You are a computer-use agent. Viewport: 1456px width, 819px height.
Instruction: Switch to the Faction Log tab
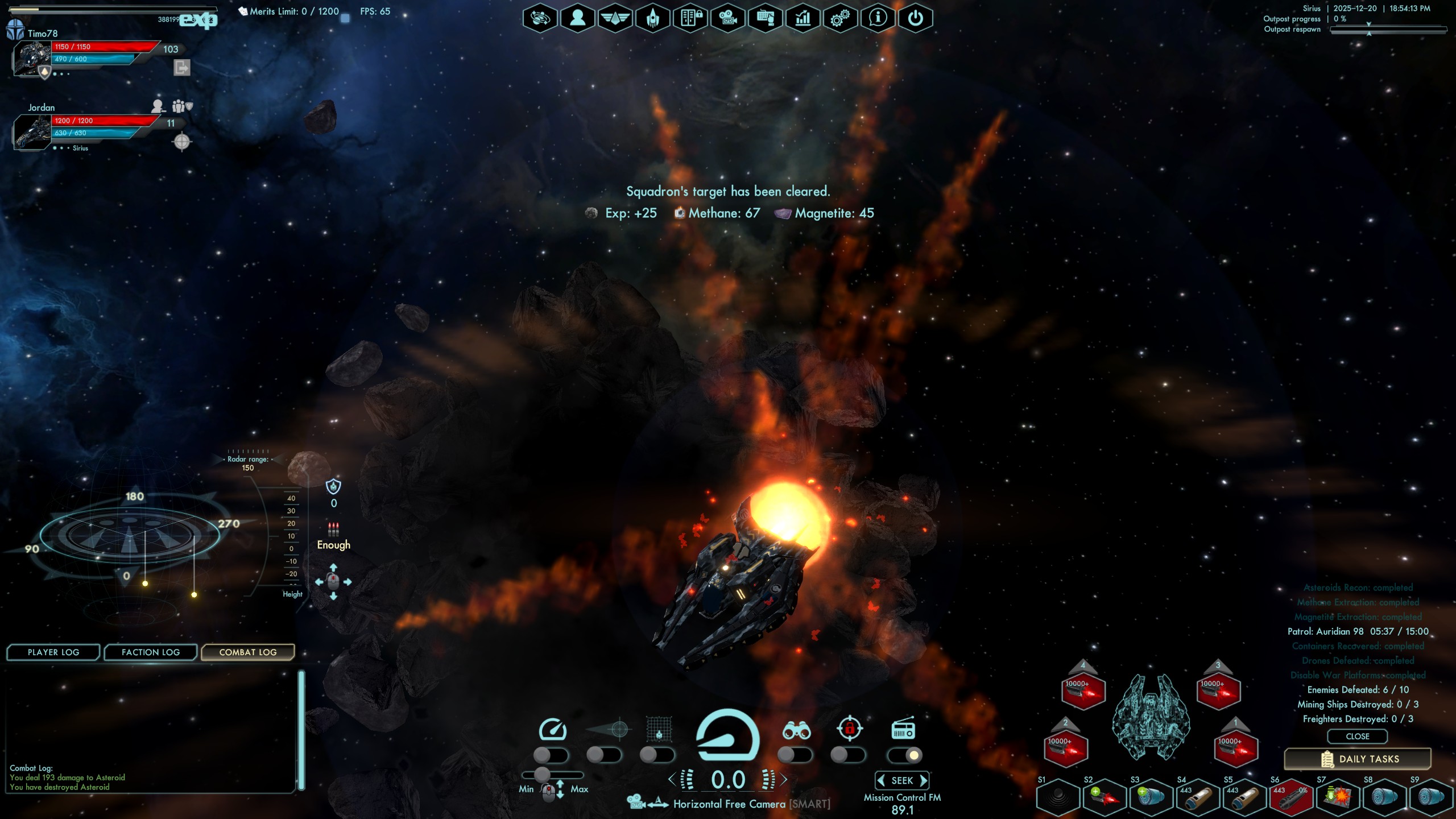(151, 652)
